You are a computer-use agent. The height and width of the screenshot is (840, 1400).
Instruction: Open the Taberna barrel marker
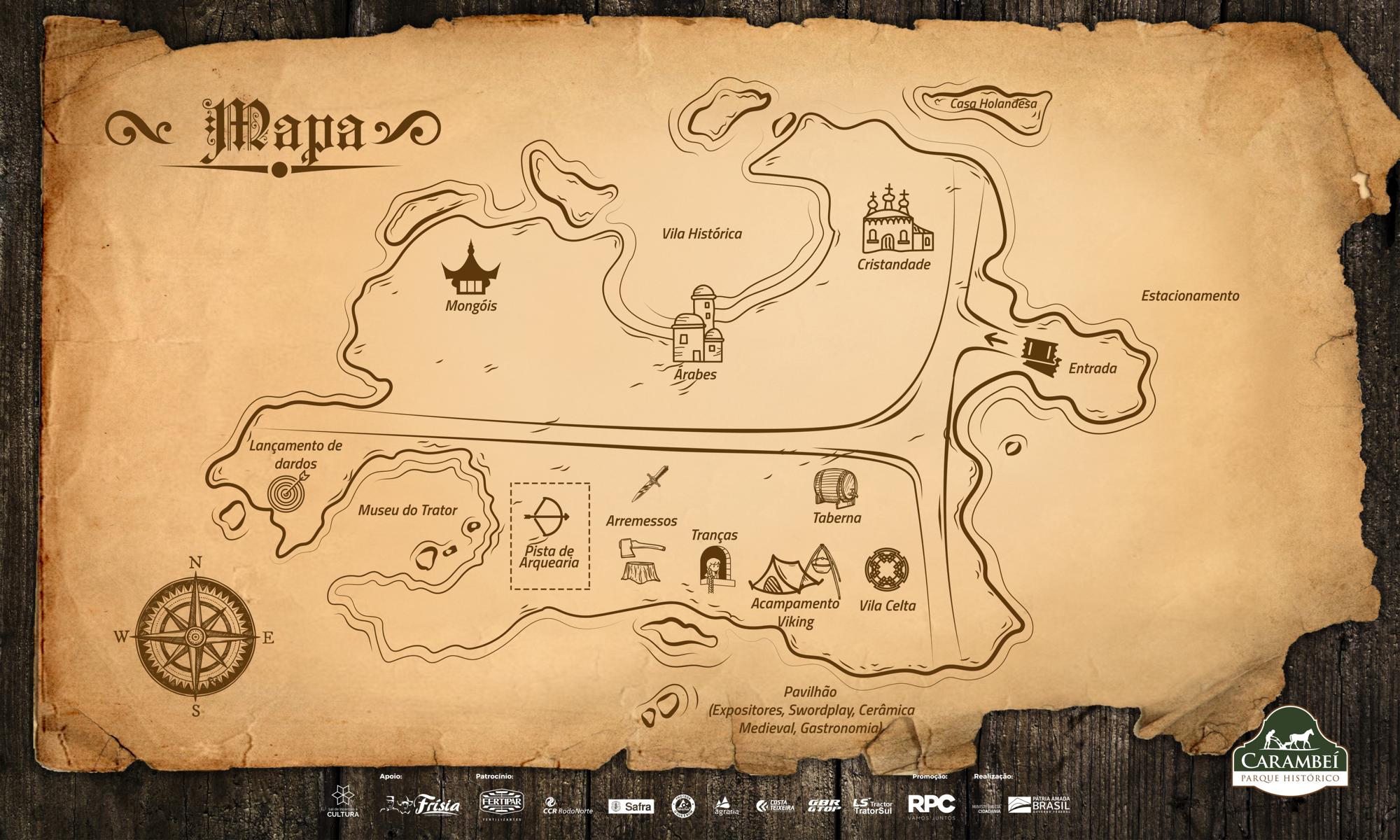click(x=835, y=487)
